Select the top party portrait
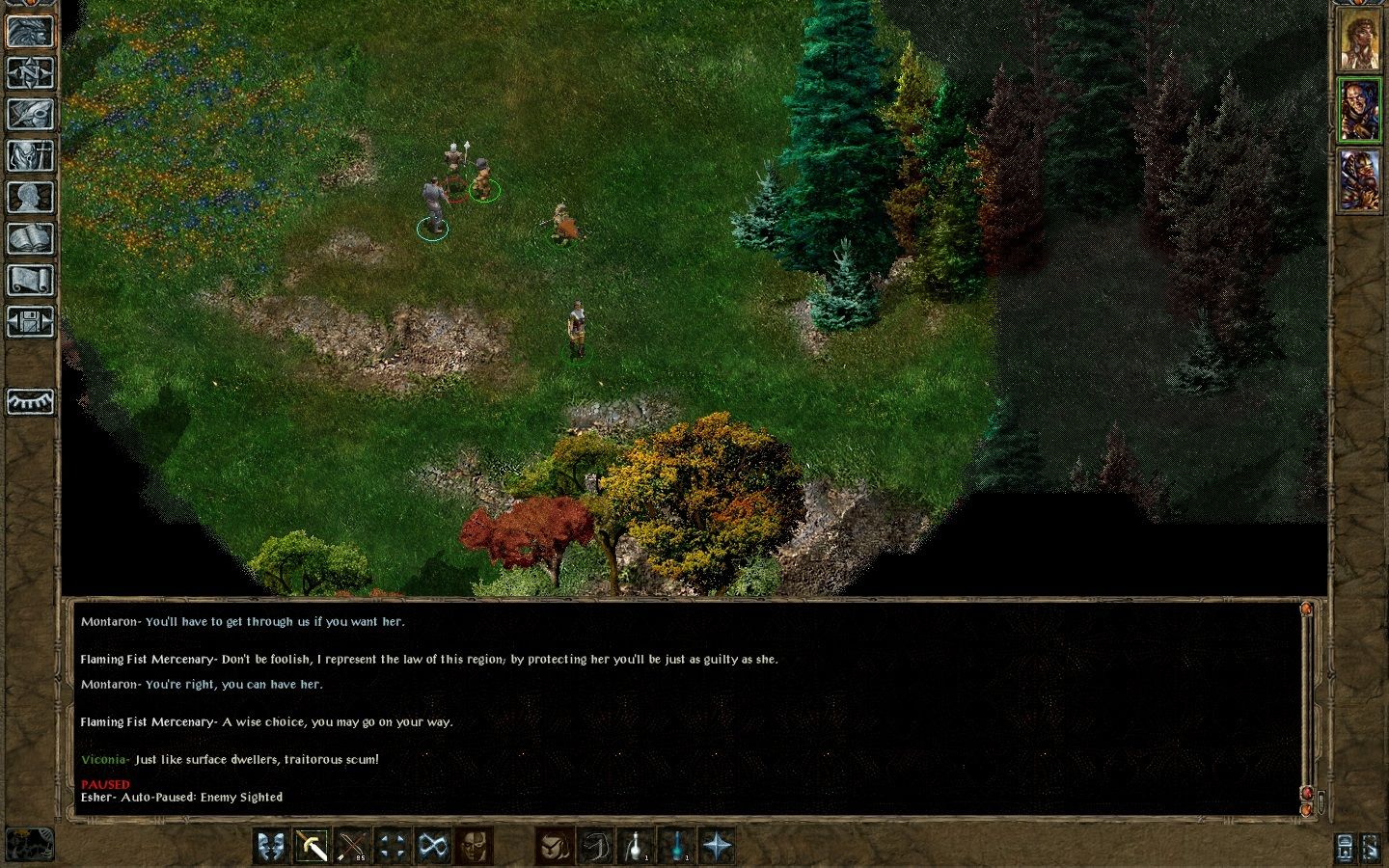Screen dimensions: 1389x868 (x=1359, y=39)
